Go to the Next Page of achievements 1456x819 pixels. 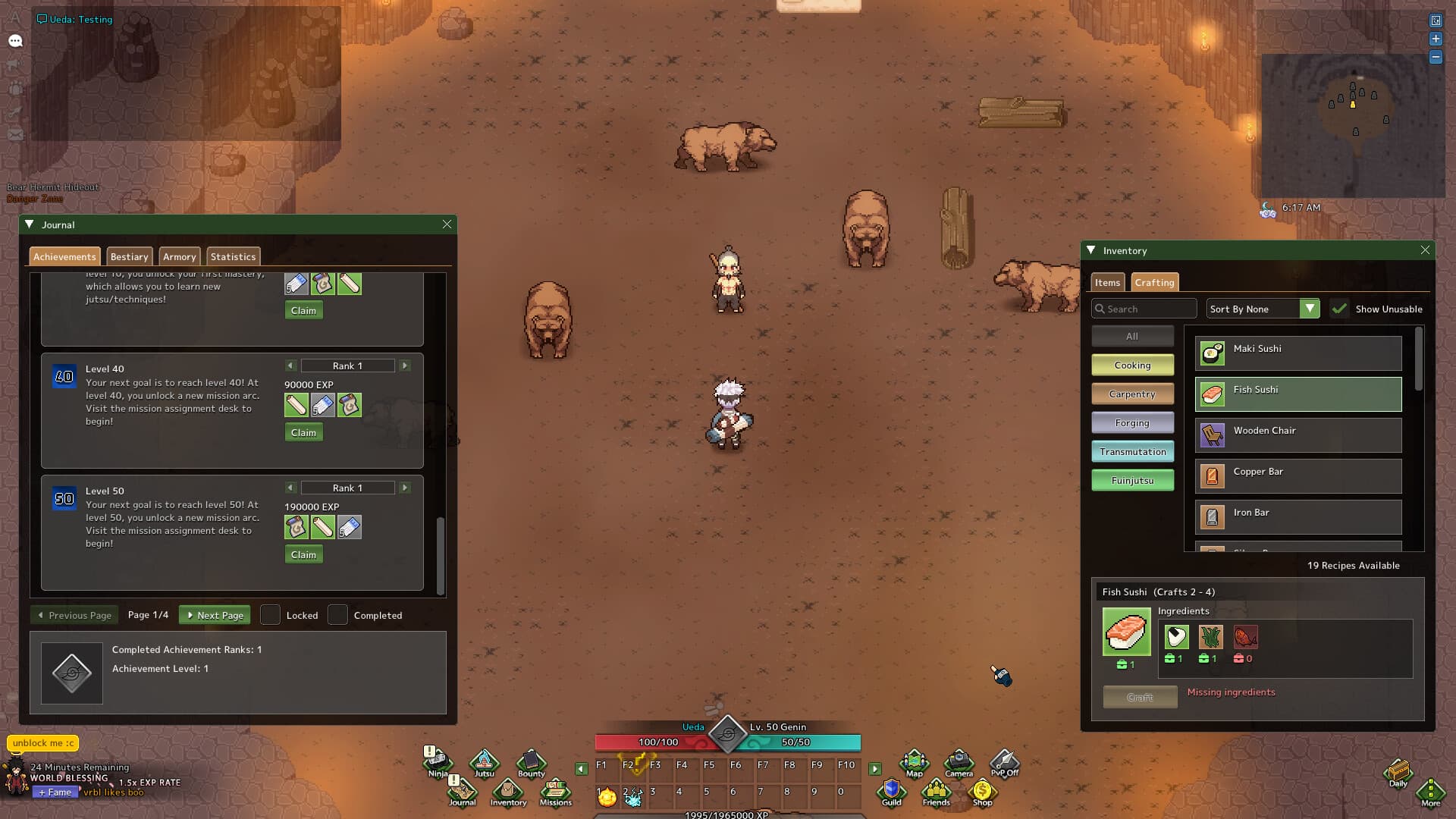215,615
